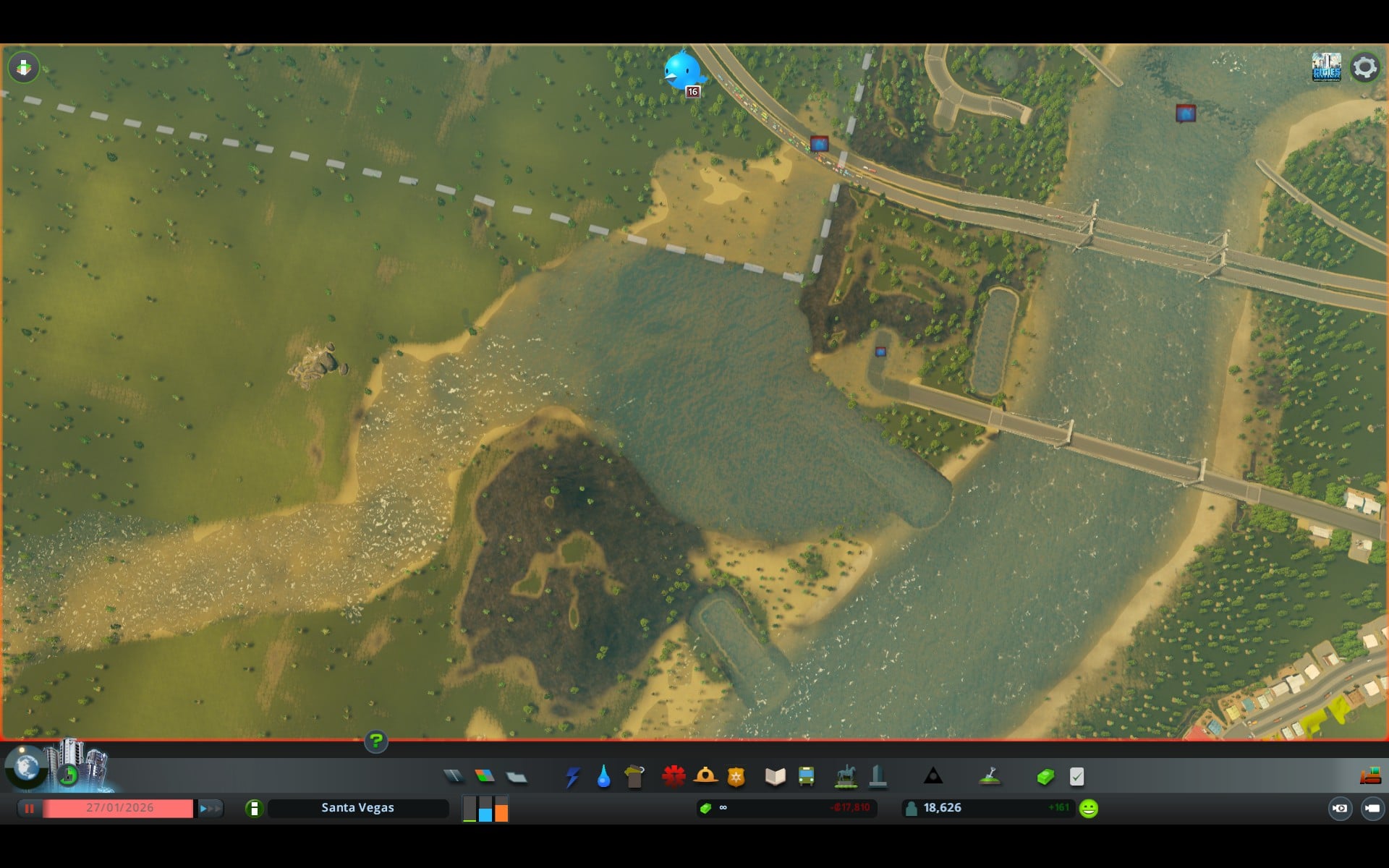Open the Public Transport bus menu
The width and height of the screenshot is (1389, 868).
[806, 777]
